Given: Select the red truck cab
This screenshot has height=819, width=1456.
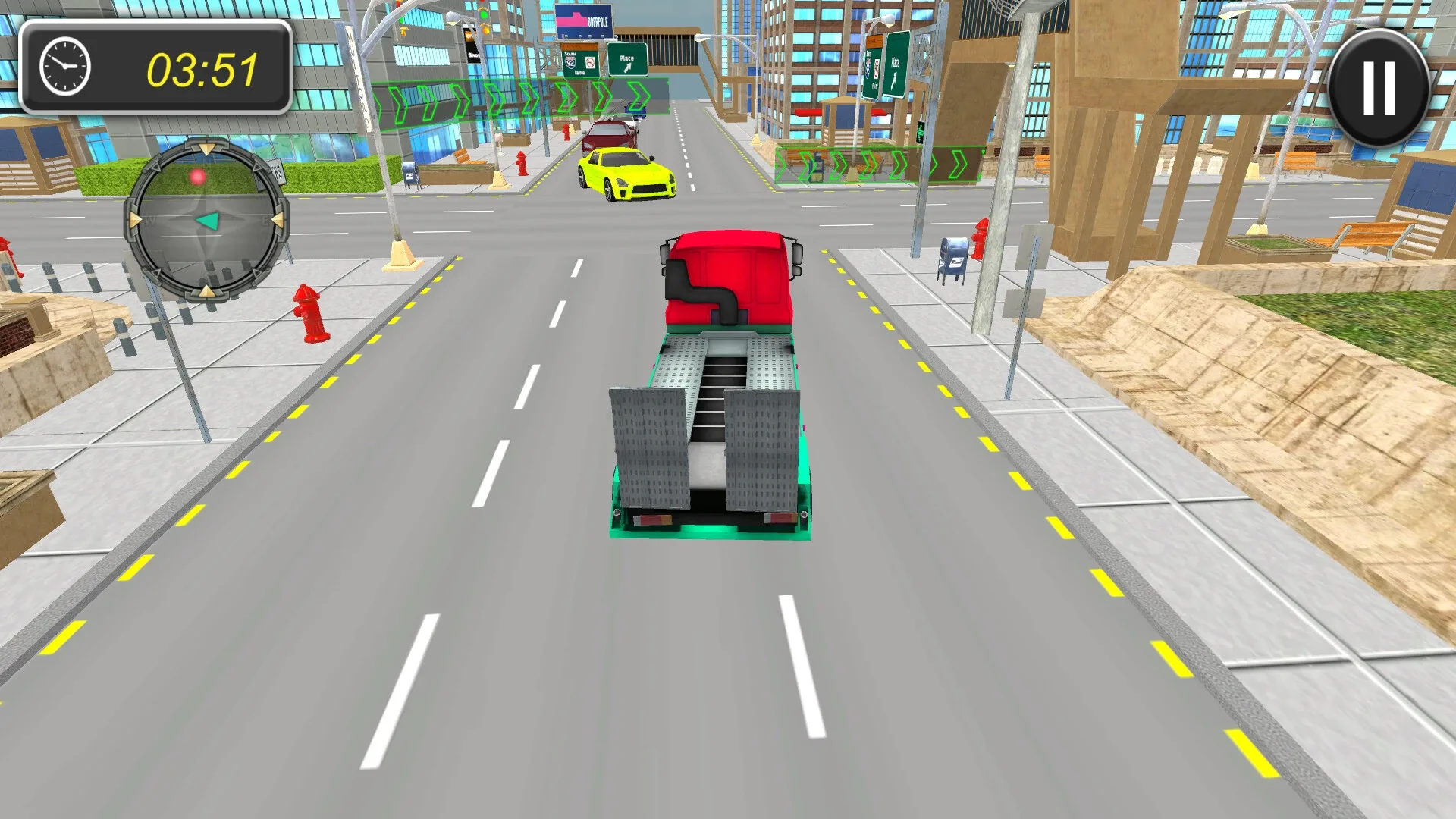Looking at the screenshot, I should click(x=730, y=277).
